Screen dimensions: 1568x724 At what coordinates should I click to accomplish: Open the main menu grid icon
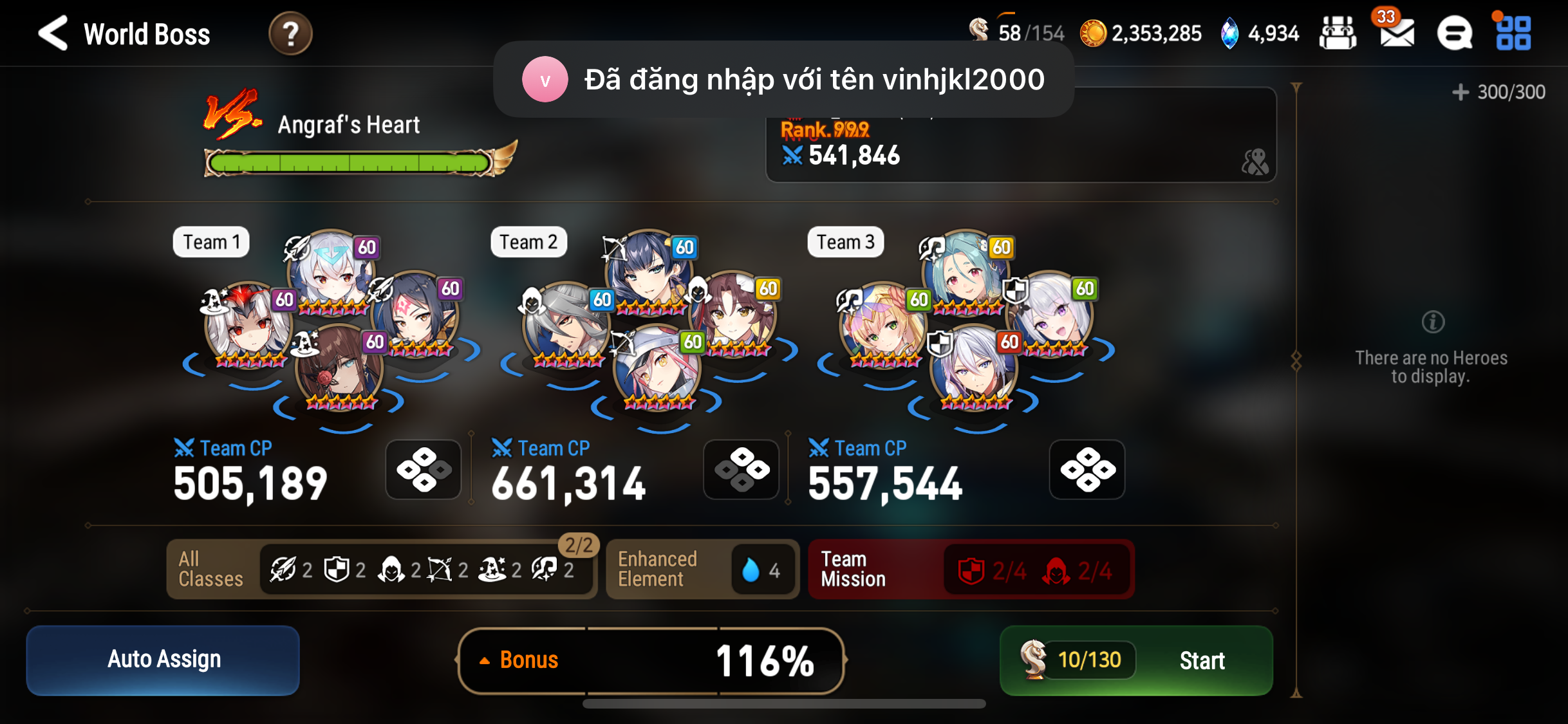tap(1514, 33)
